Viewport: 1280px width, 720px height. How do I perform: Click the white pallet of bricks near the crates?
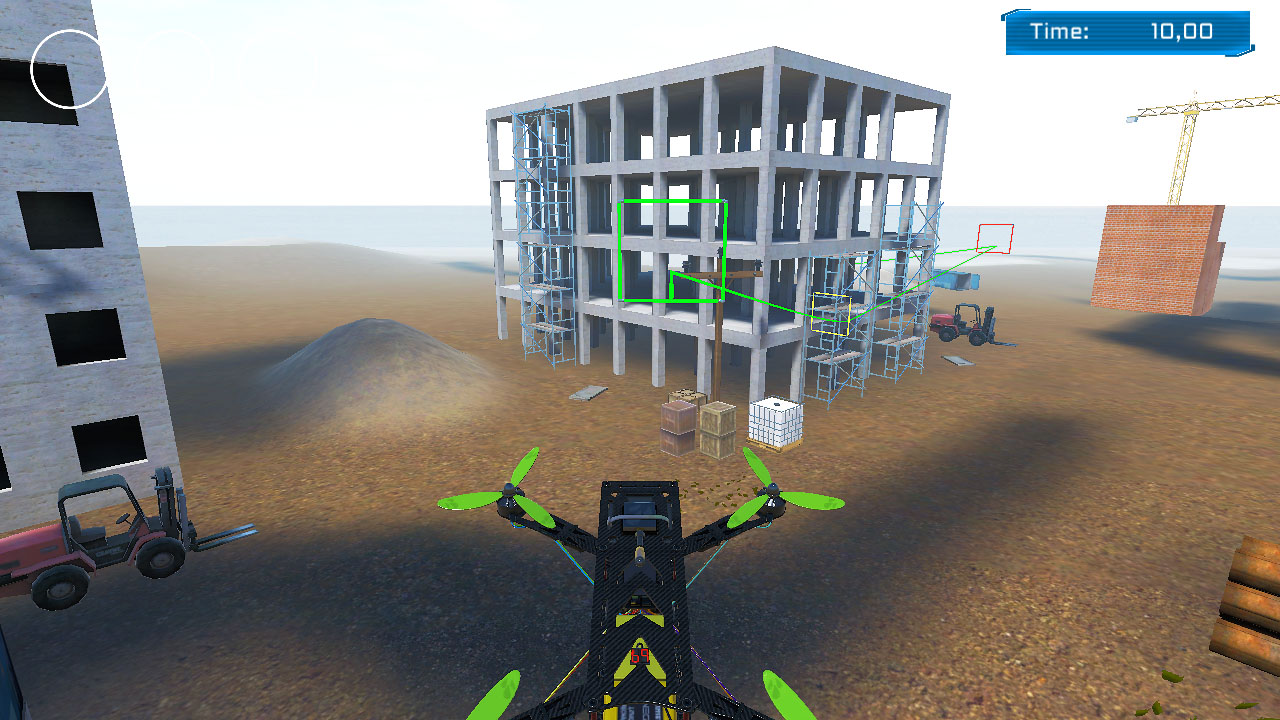(x=775, y=420)
